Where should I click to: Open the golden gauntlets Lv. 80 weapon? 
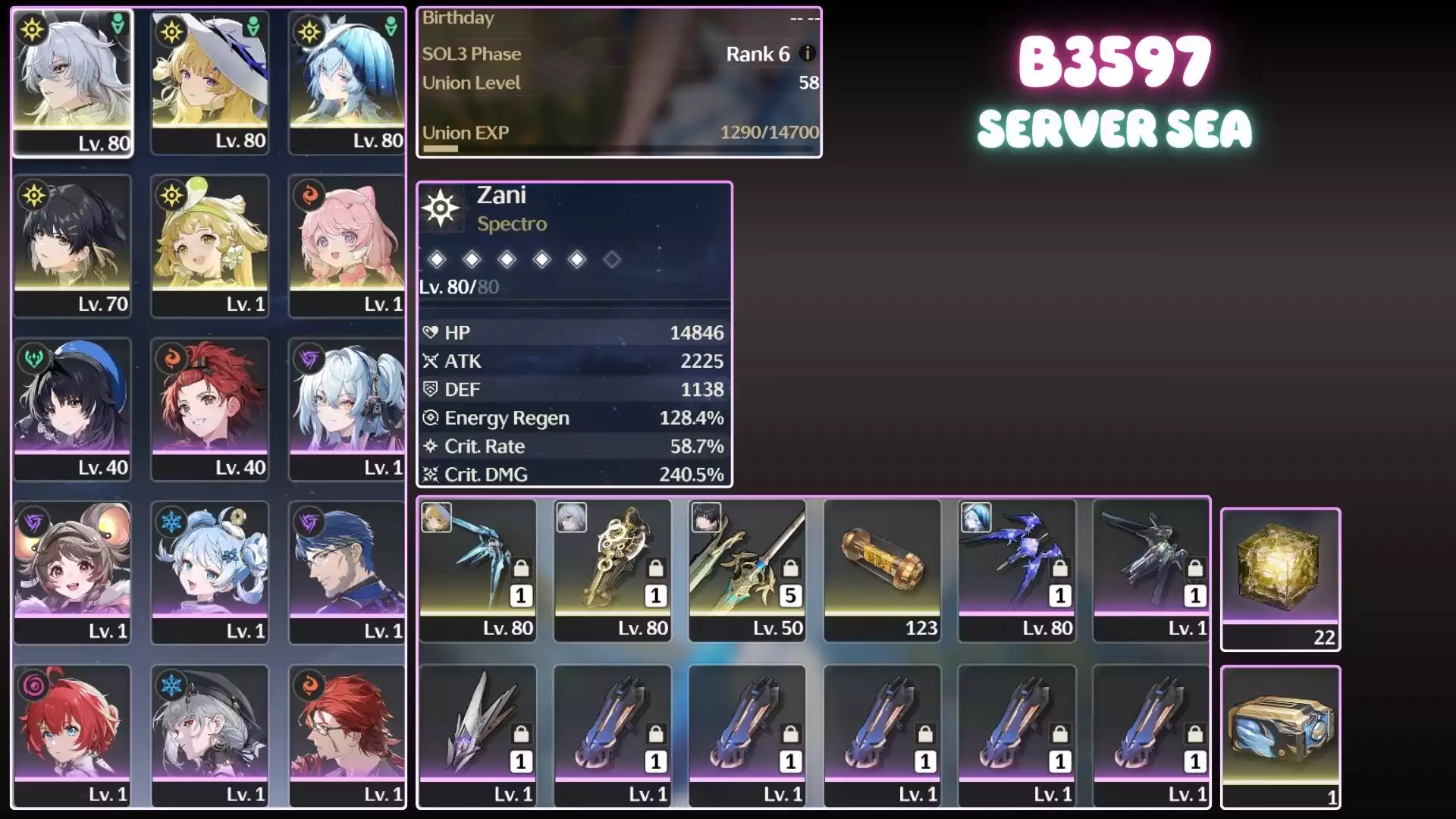point(613,570)
